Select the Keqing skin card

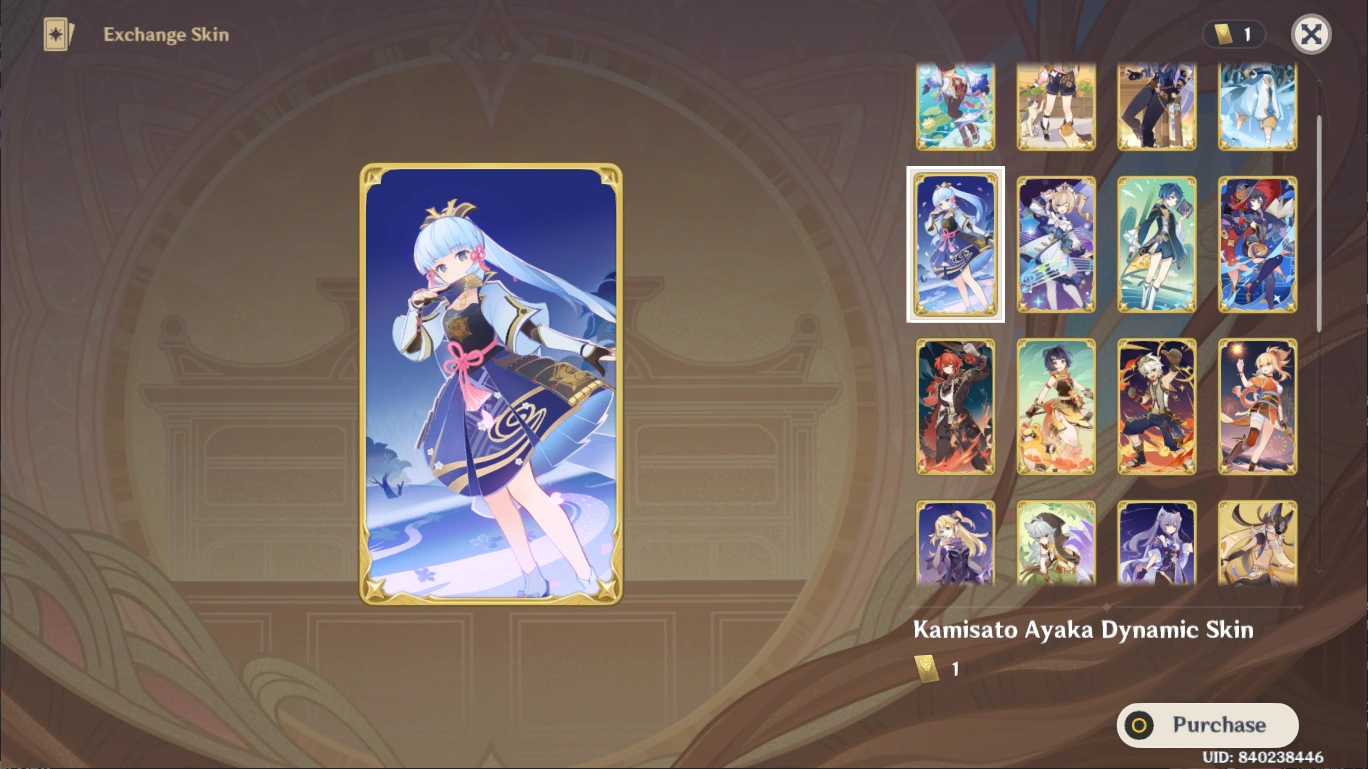pos(1157,545)
